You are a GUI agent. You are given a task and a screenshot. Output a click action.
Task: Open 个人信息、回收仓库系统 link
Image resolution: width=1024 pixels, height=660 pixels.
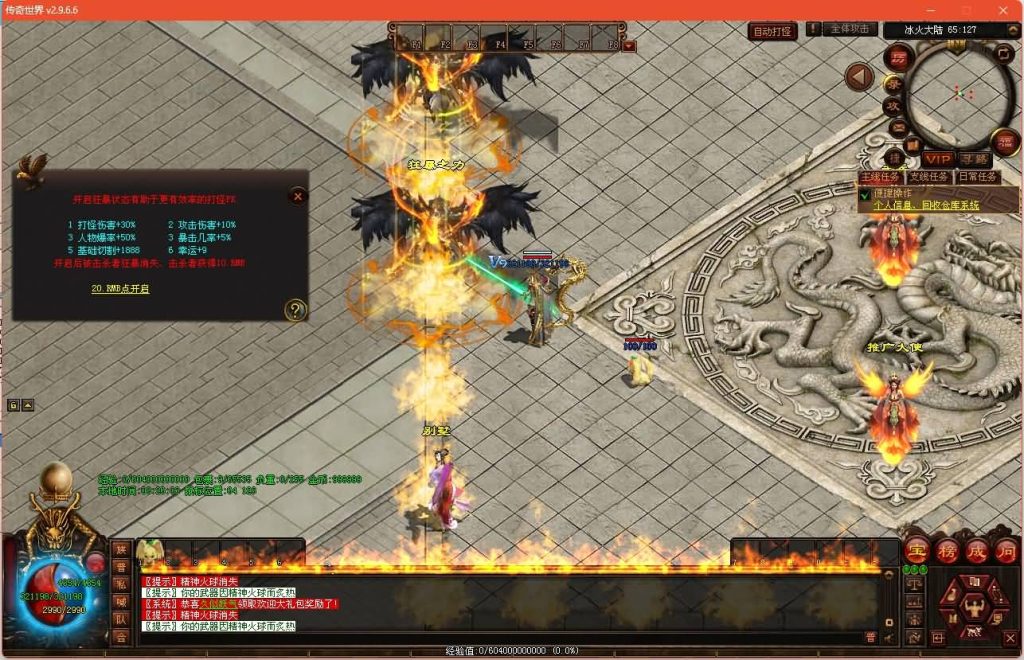926,205
